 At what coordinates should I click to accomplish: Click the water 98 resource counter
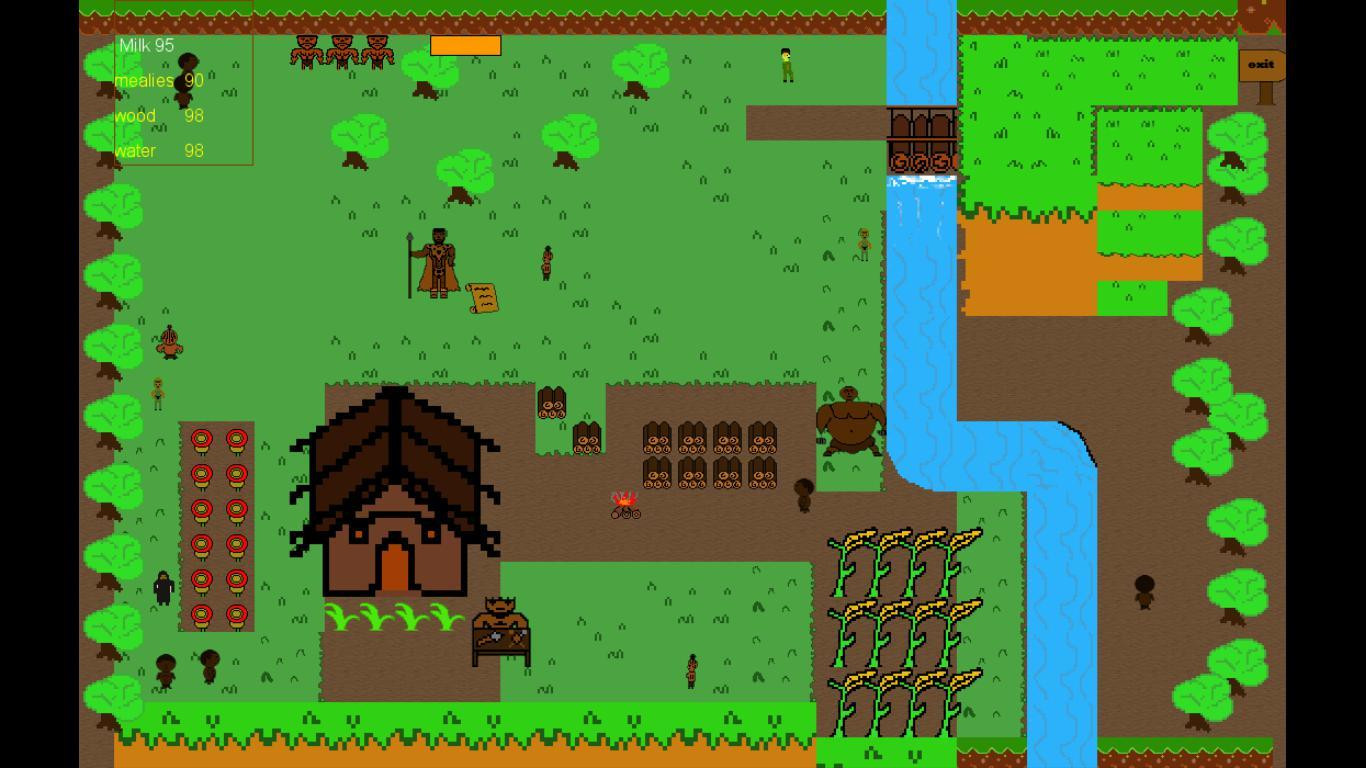(160, 150)
